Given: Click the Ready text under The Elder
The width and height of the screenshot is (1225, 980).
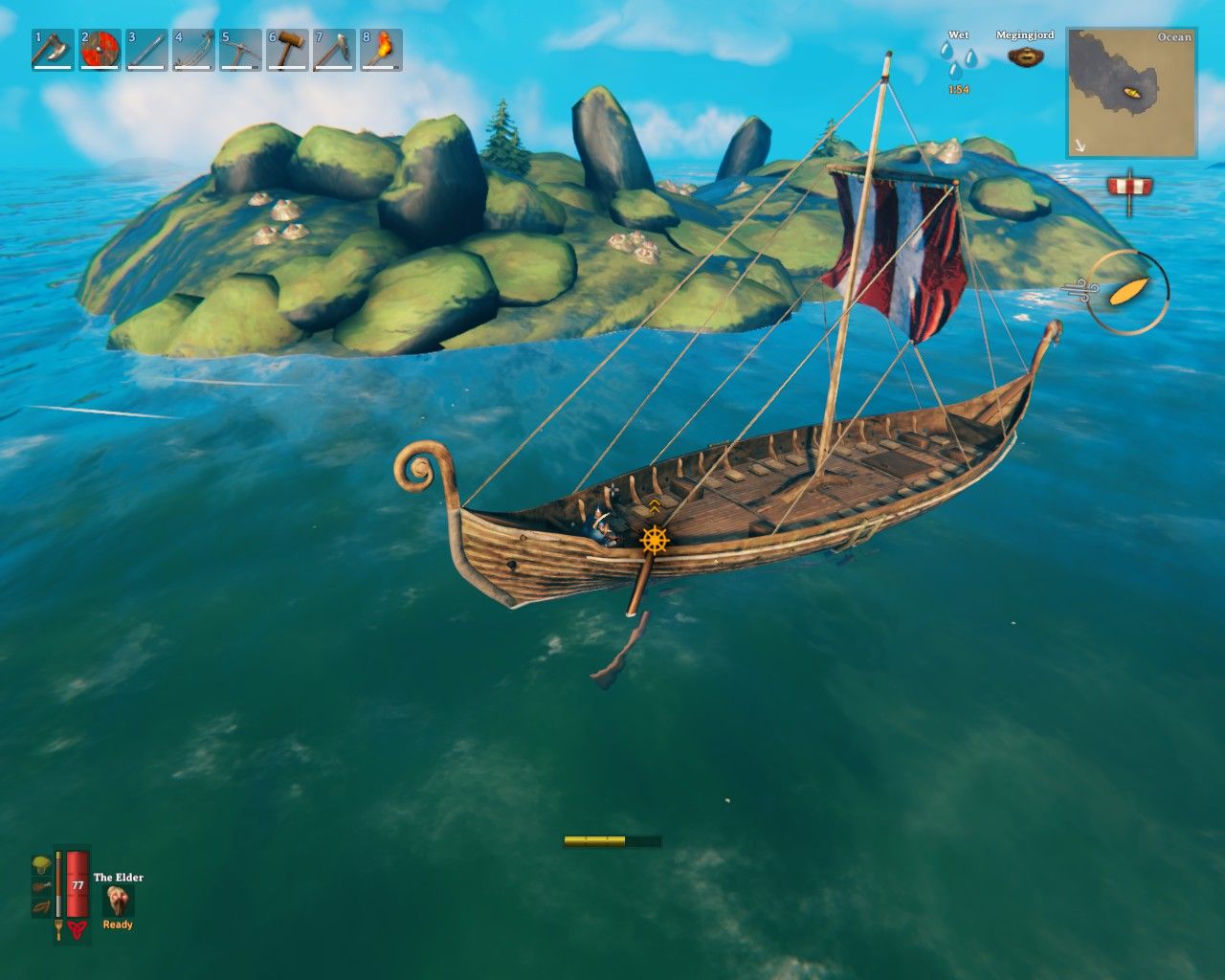Looking at the screenshot, I should click(x=118, y=925).
